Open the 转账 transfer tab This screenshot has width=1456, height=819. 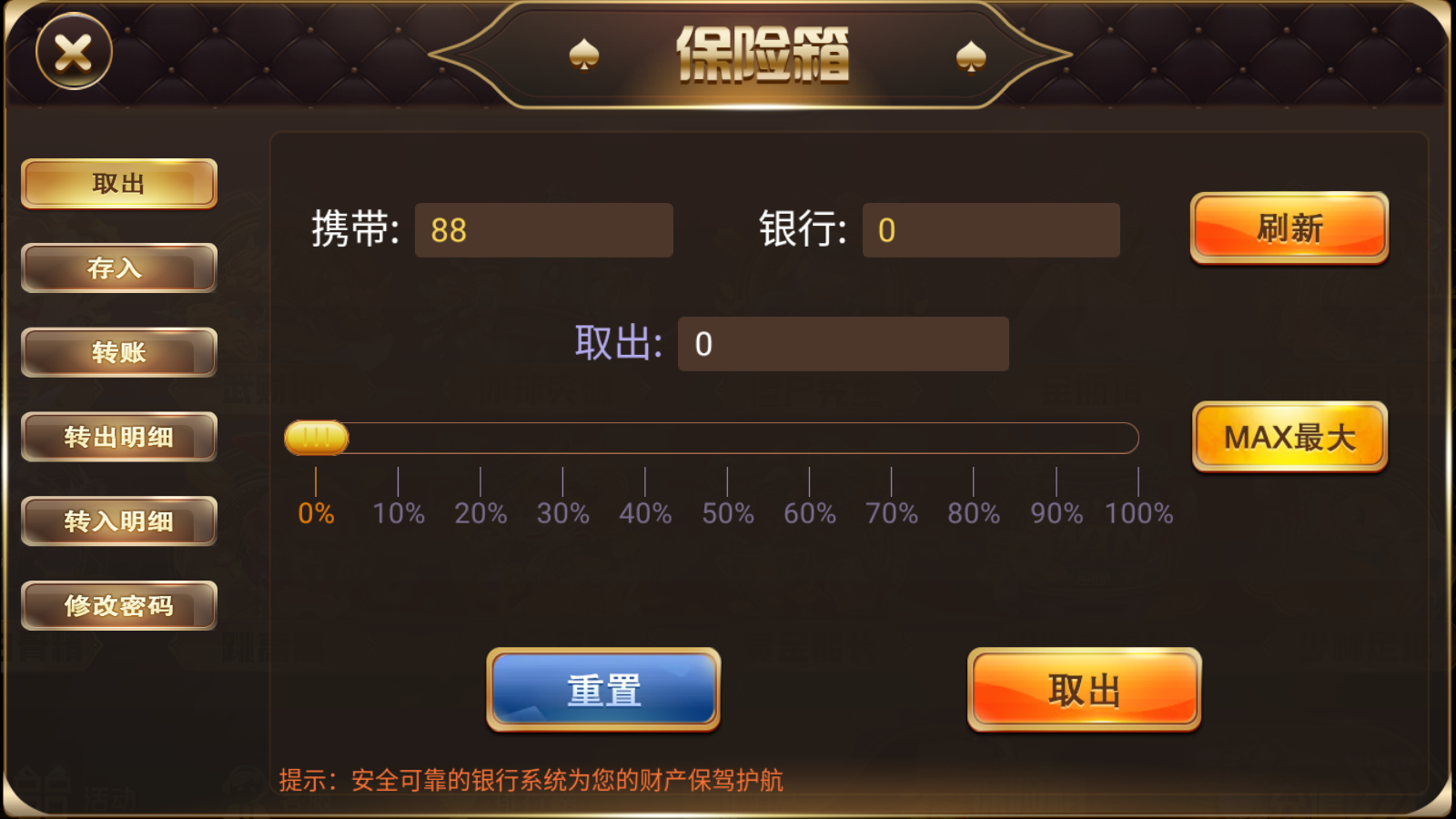[118, 352]
